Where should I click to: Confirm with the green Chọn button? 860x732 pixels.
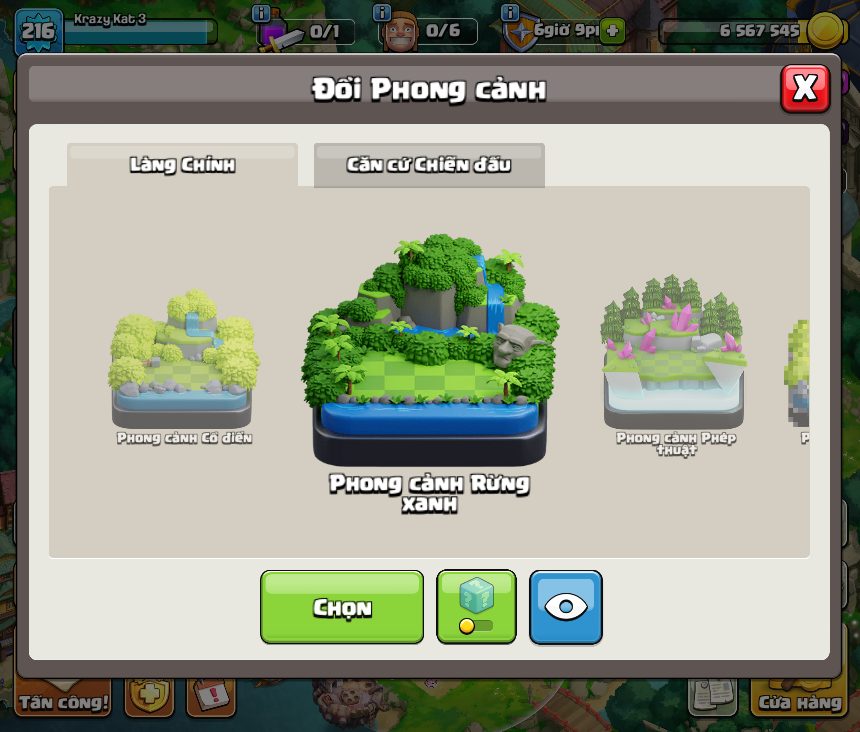click(x=342, y=607)
